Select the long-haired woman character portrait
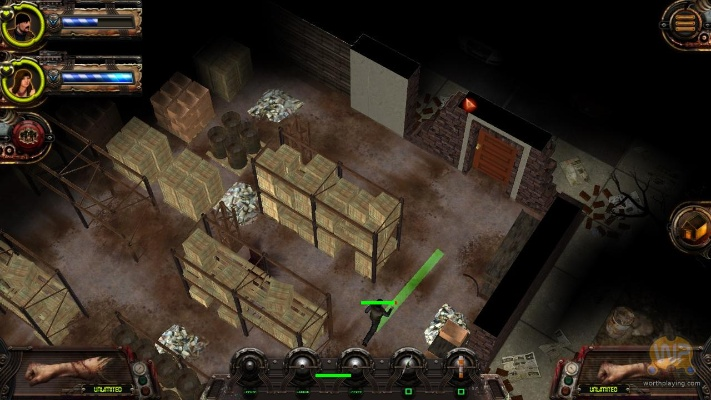Viewport: 711px width, 400px height. (x=20, y=80)
